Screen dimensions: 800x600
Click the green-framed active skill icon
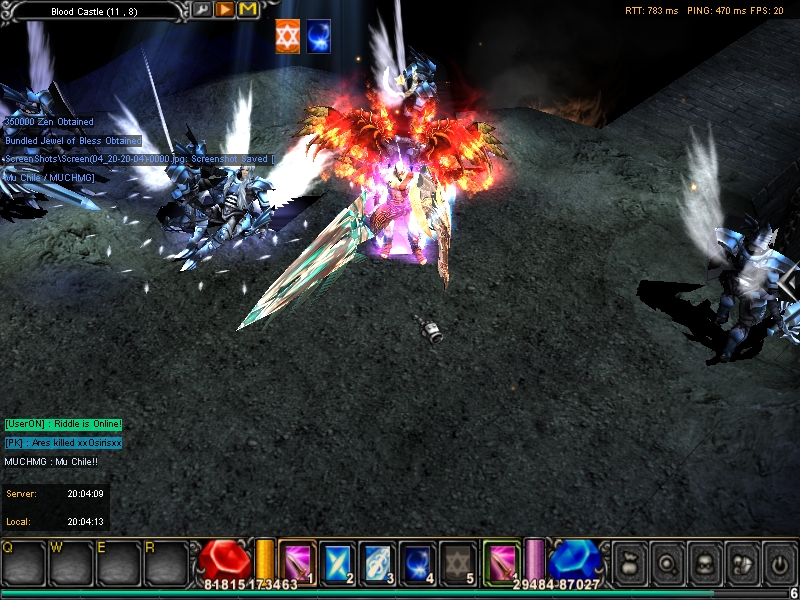(501, 560)
